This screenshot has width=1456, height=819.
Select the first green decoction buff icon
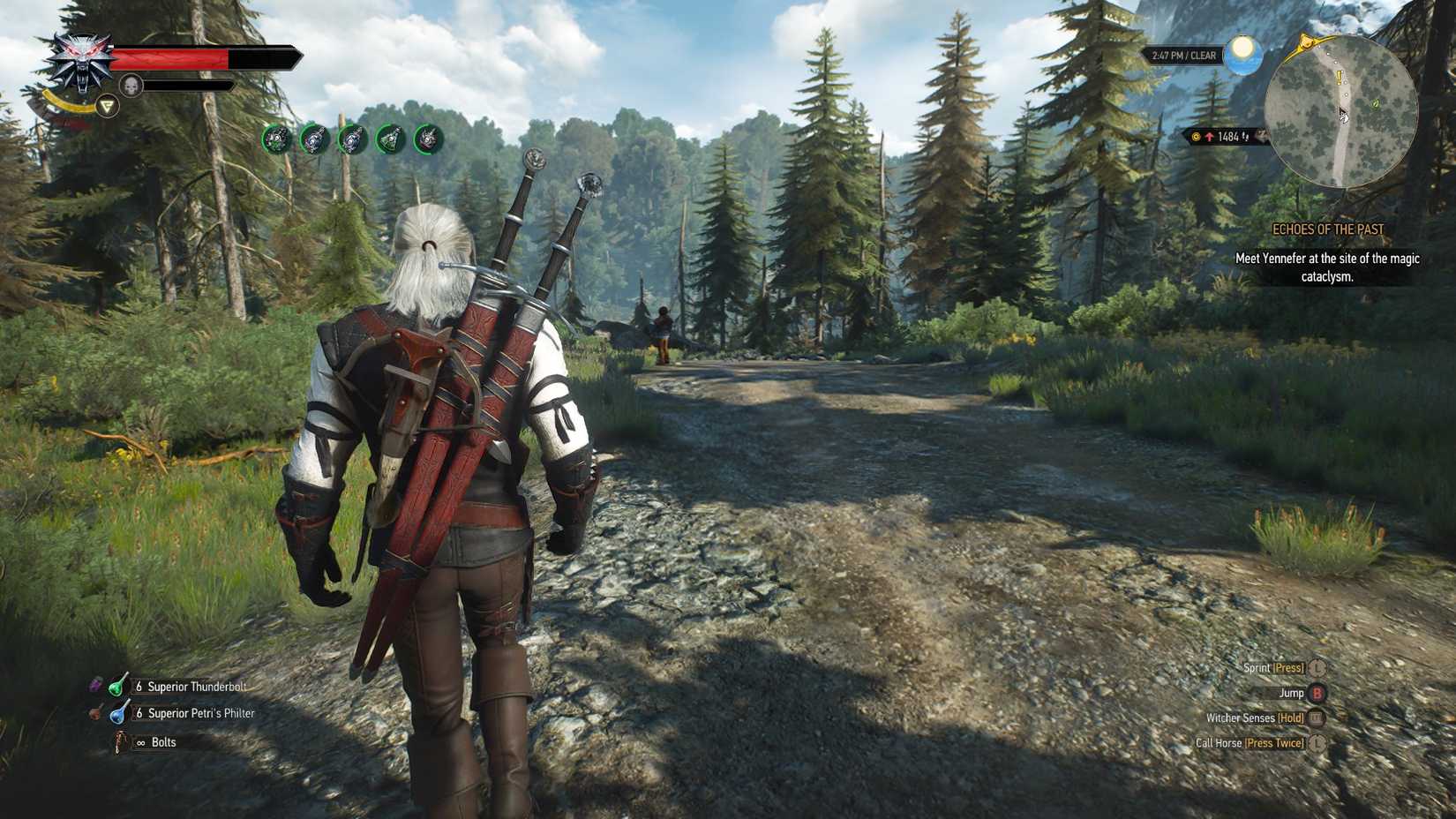[275, 138]
